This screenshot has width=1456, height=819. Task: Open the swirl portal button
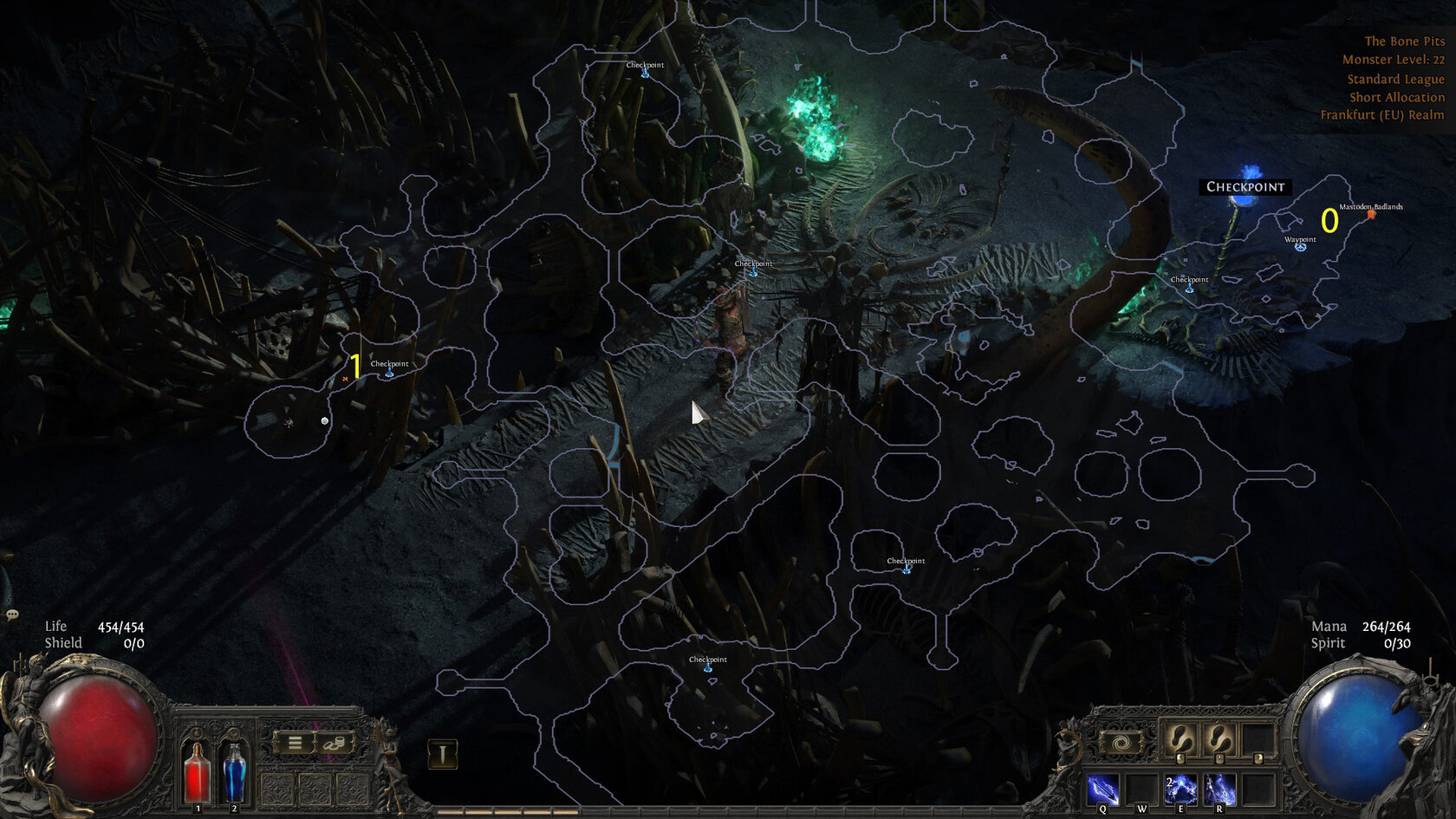(1121, 743)
